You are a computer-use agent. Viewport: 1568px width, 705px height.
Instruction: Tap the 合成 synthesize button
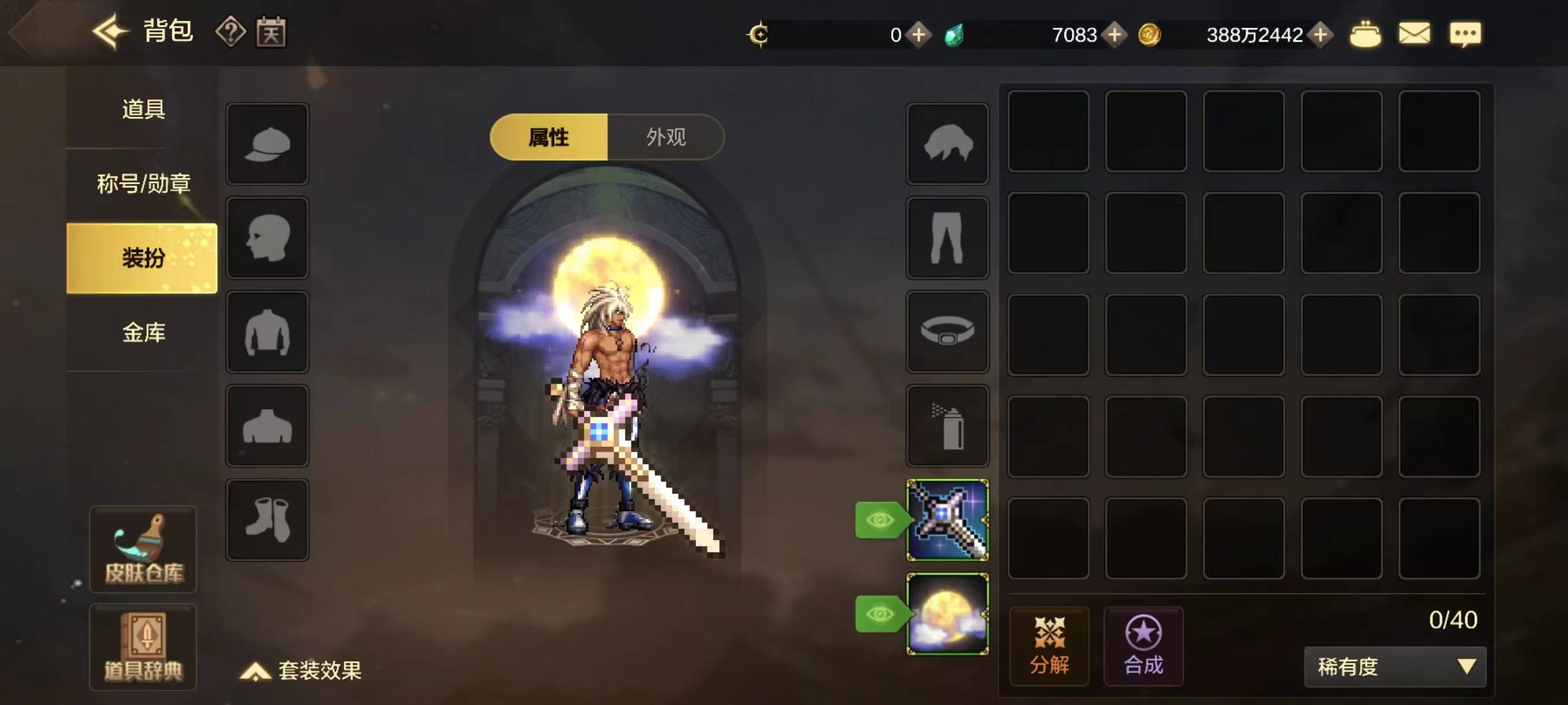(1143, 646)
